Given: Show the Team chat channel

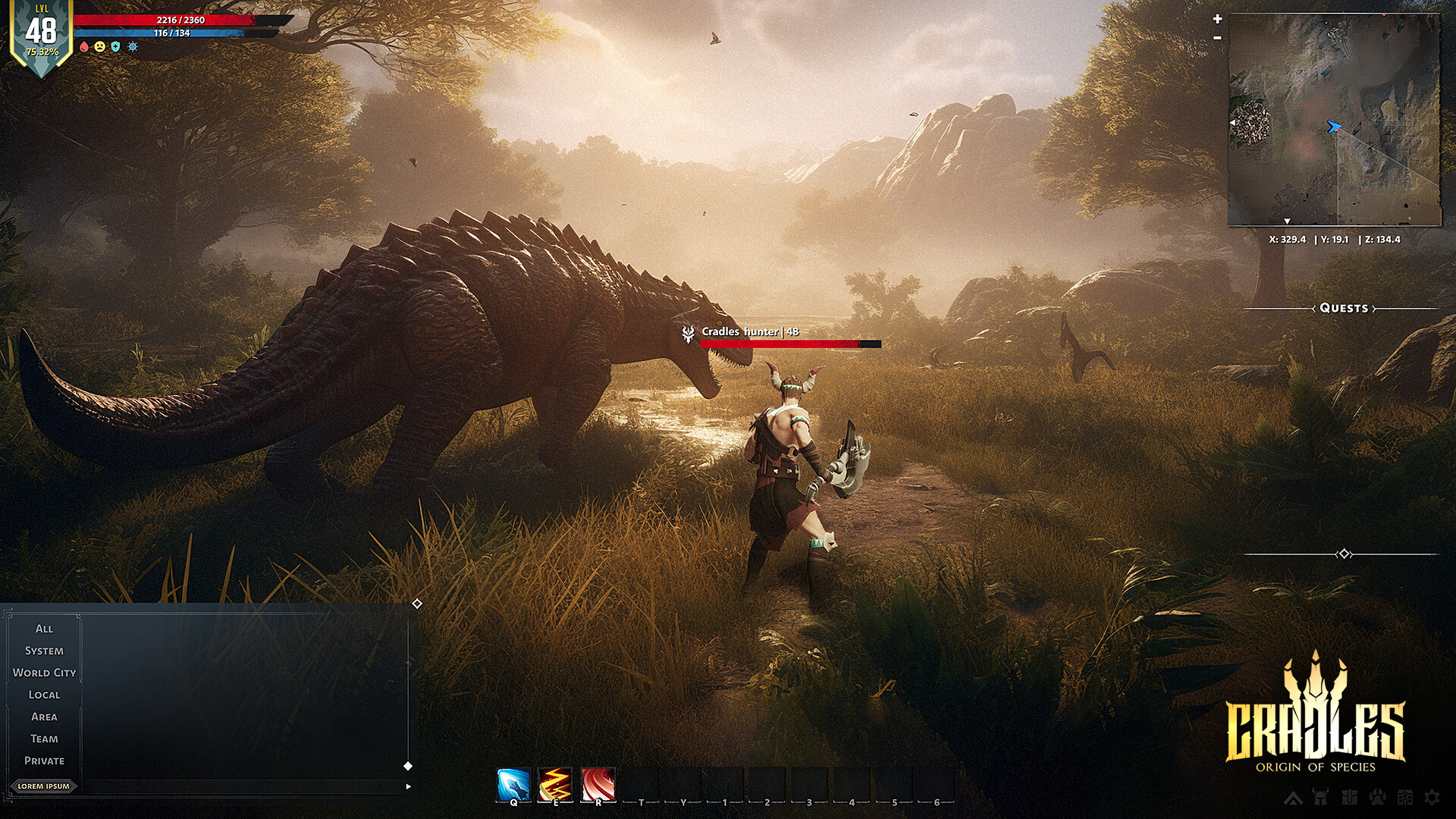Looking at the screenshot, I should click(x=44, y=739).
